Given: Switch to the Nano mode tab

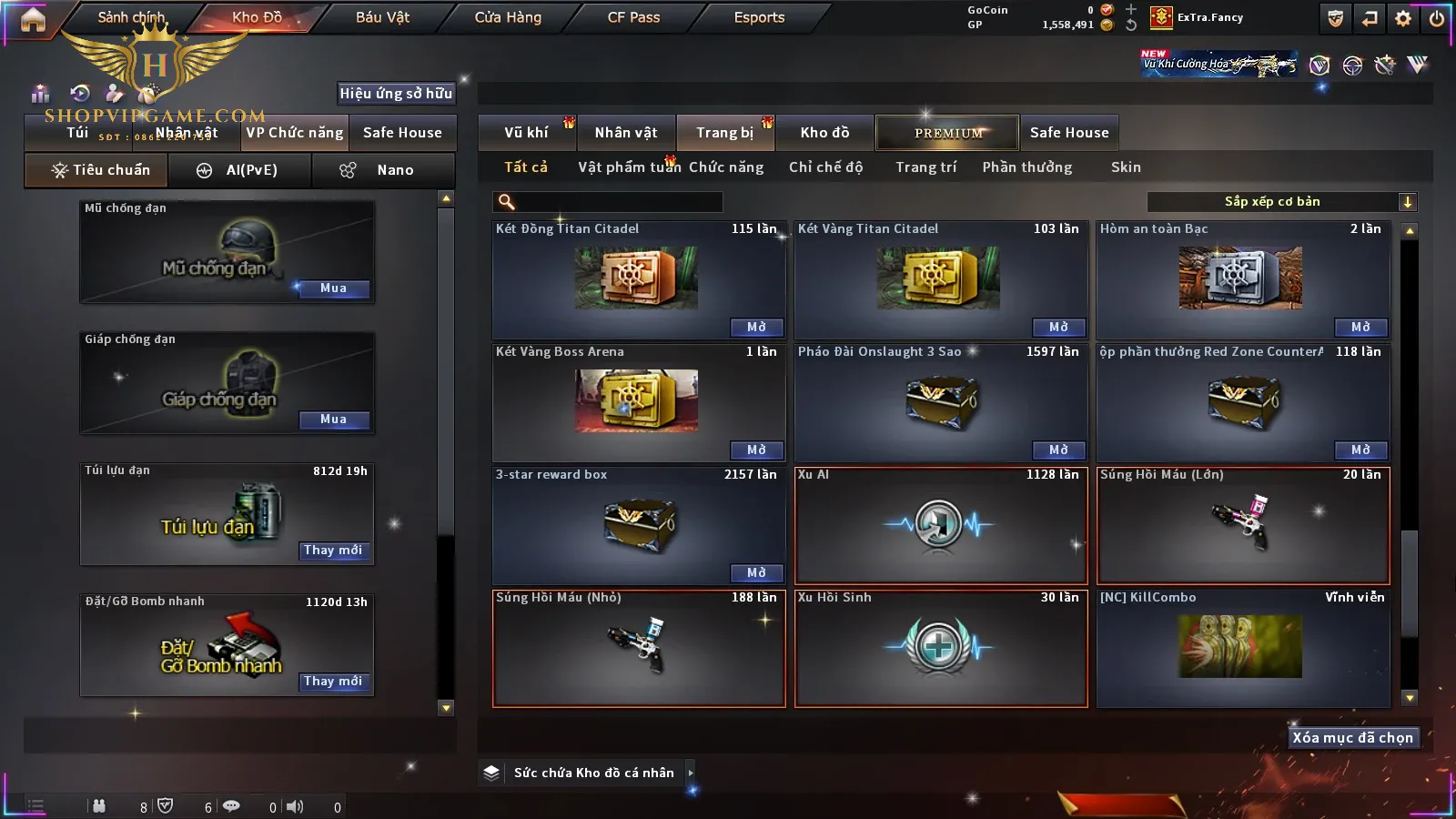Looking at the screenshot, I should tap(383, 170).
